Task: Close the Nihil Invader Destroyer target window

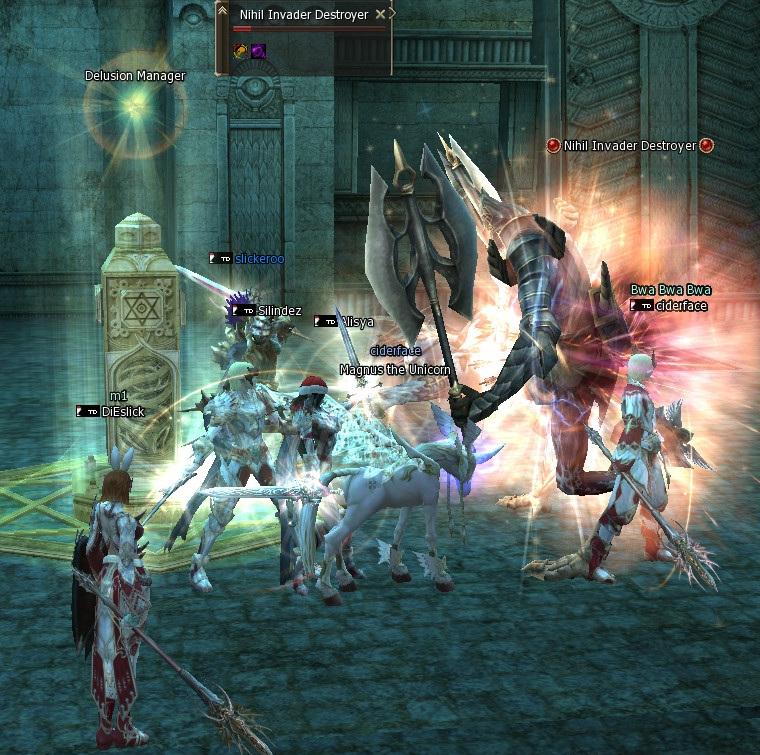Action: 380,15
